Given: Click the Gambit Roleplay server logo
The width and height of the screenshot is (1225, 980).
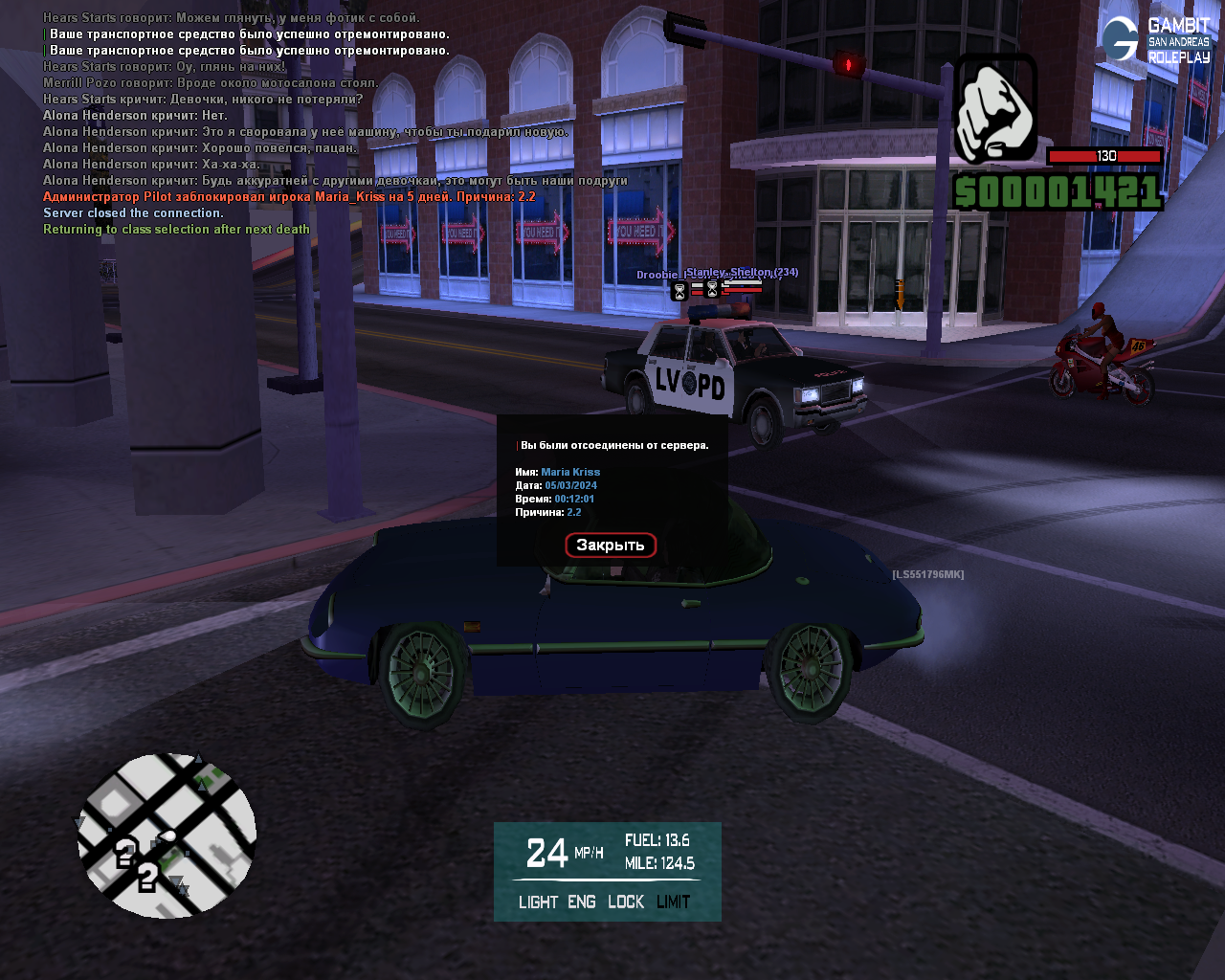Looking at the screenshot, I should (x=1156, y=40).
